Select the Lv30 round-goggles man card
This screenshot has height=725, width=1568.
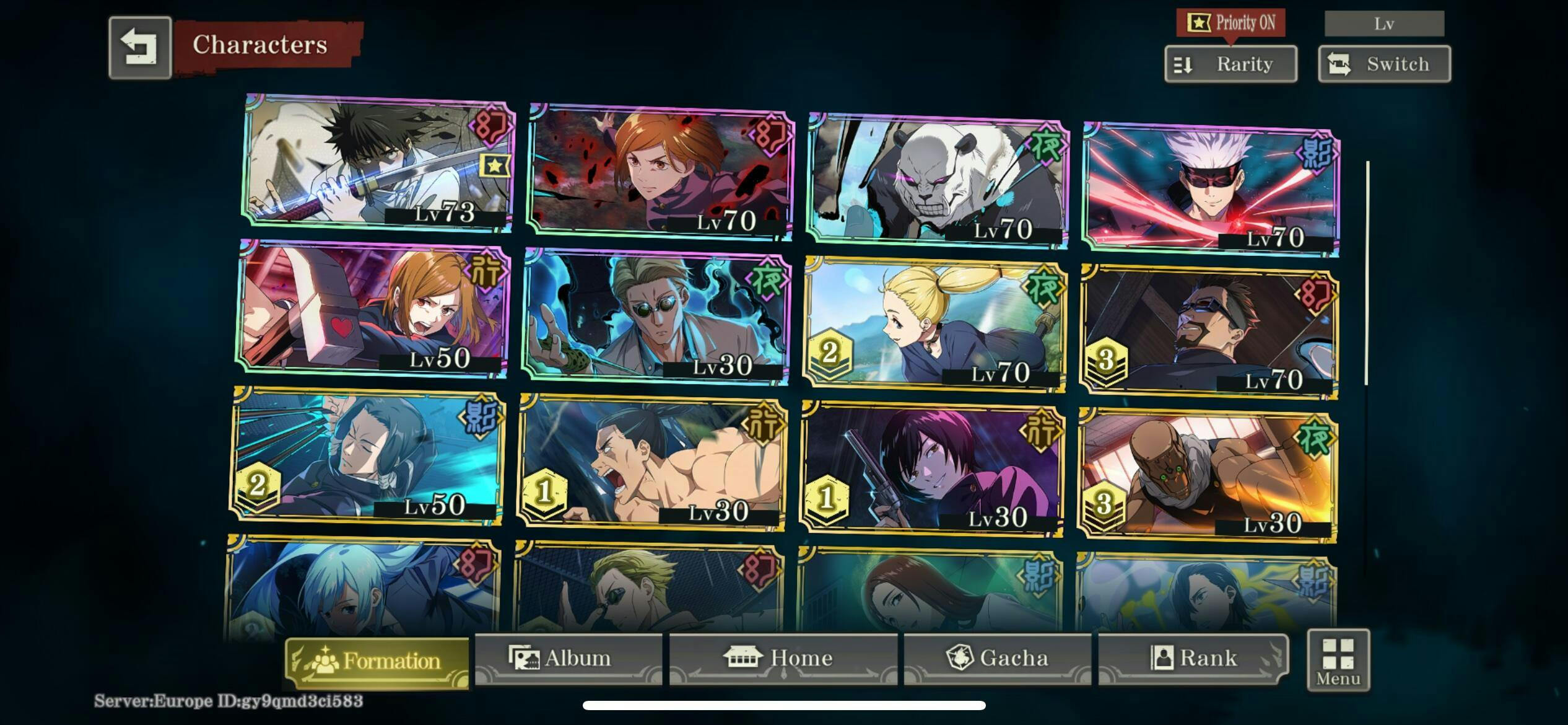[x=656, y=316]
